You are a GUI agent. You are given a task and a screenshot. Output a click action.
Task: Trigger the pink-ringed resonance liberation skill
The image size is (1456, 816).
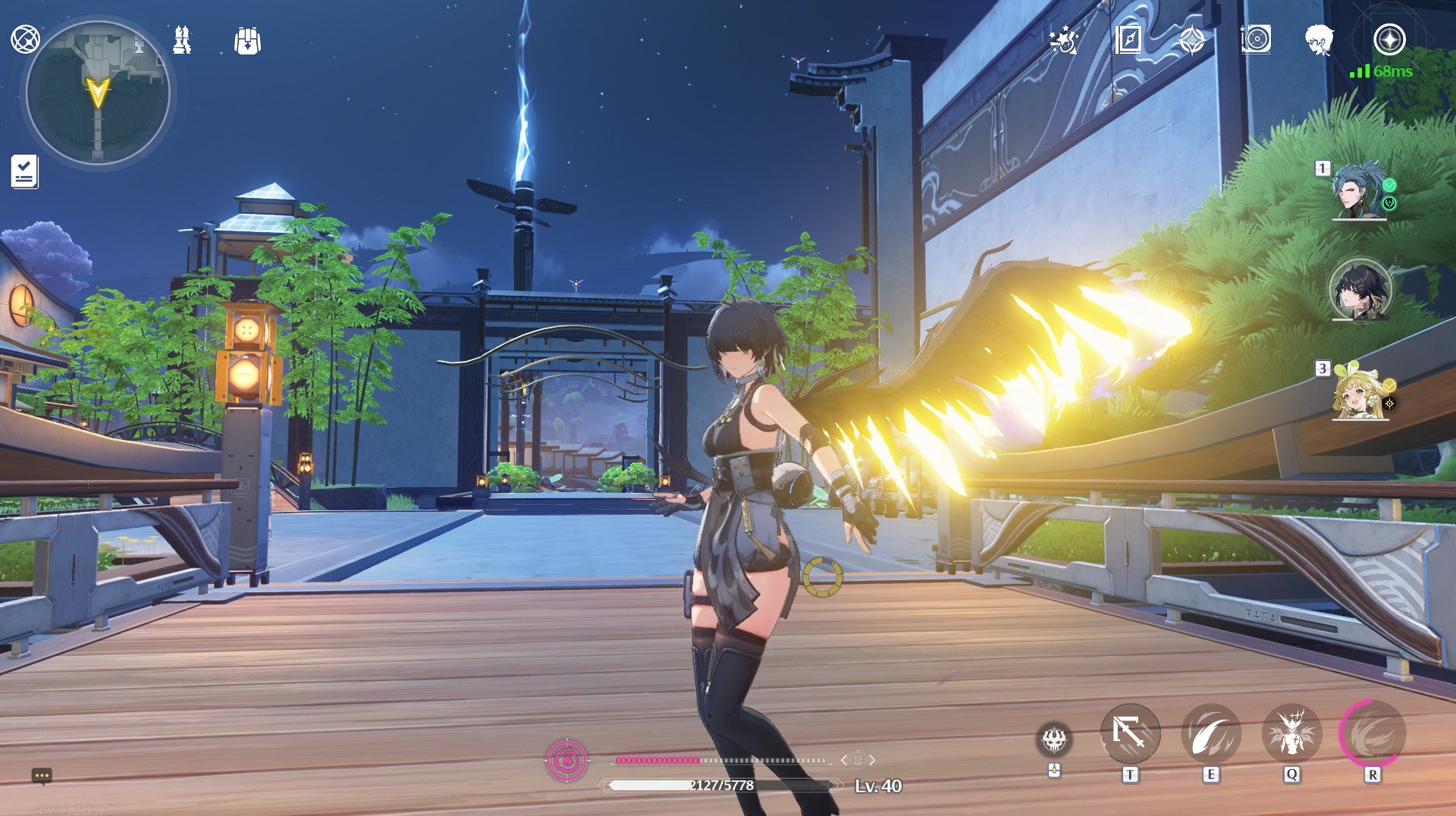pyautogui.click(x=1373, y=734)
